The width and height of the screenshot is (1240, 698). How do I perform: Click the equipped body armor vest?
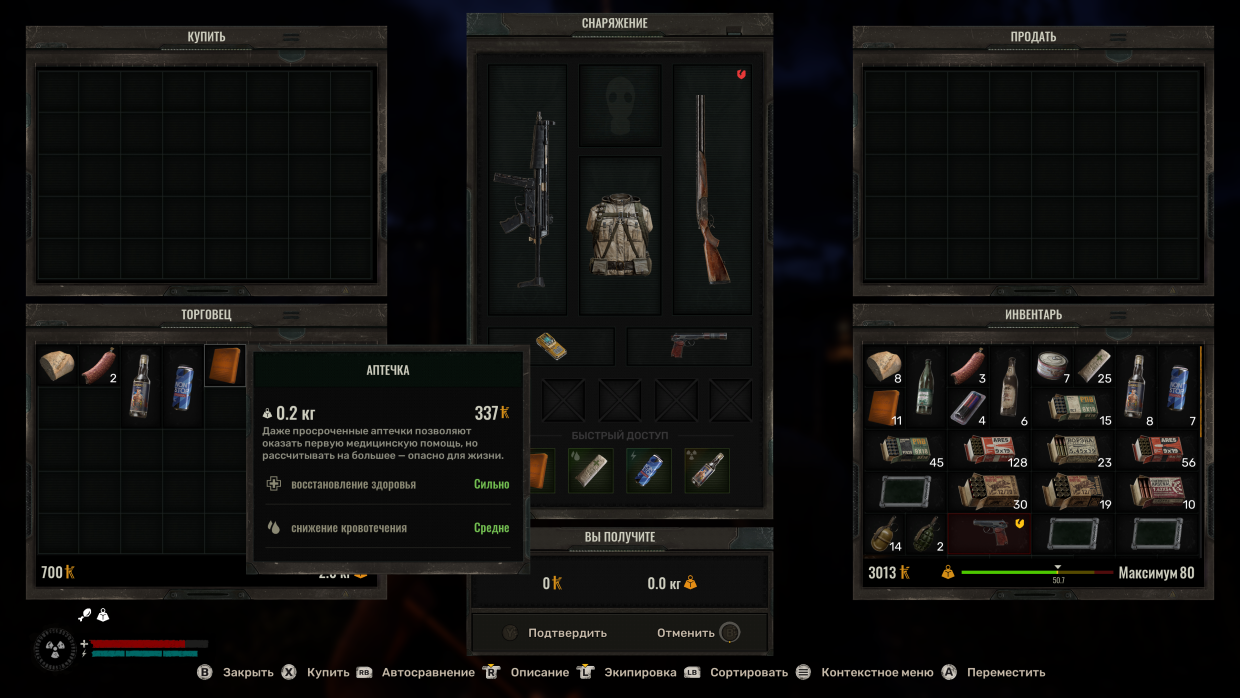point(620,234)
